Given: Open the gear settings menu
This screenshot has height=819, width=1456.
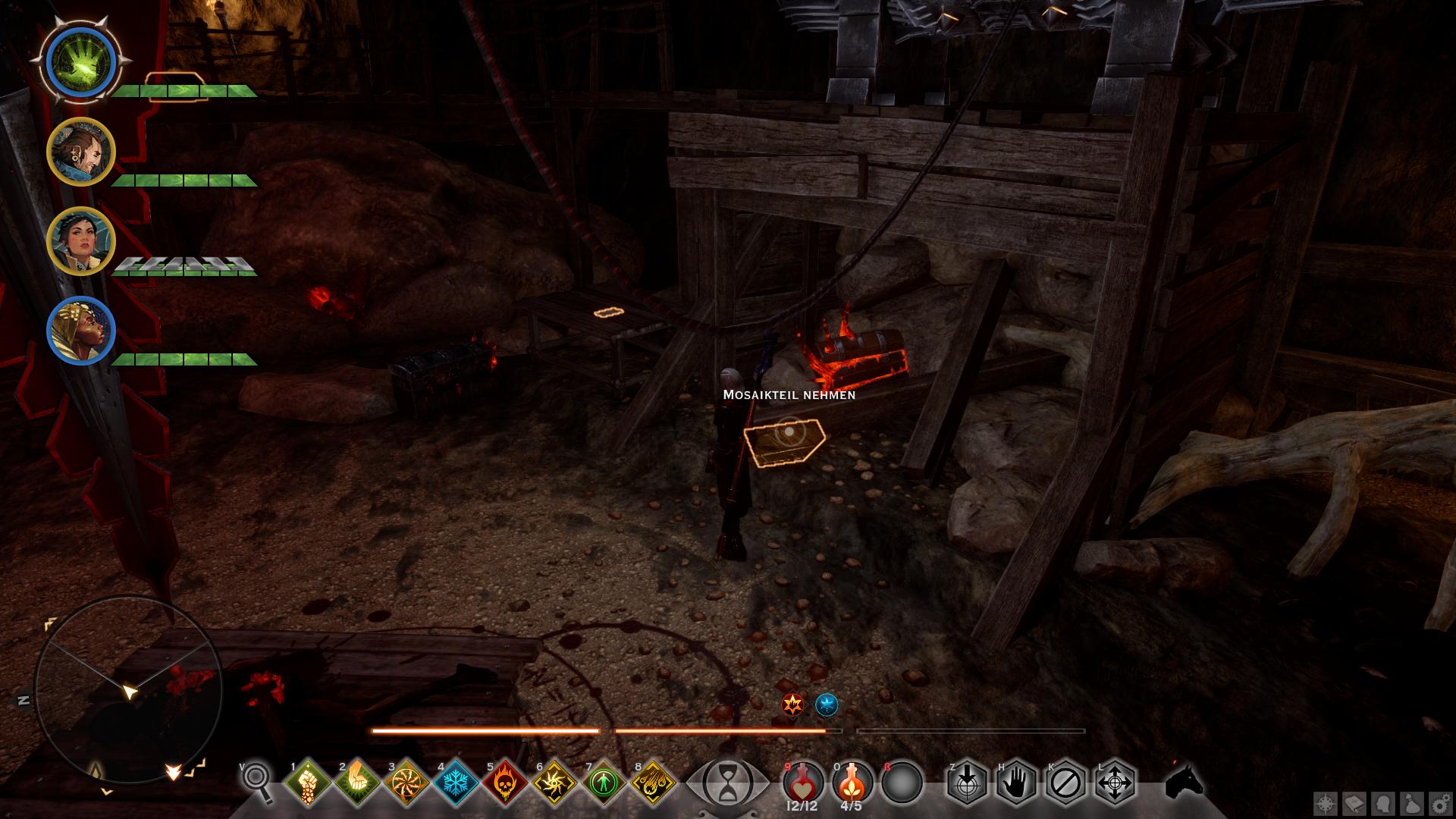Looking at the screenshot, I should 1440,803.
